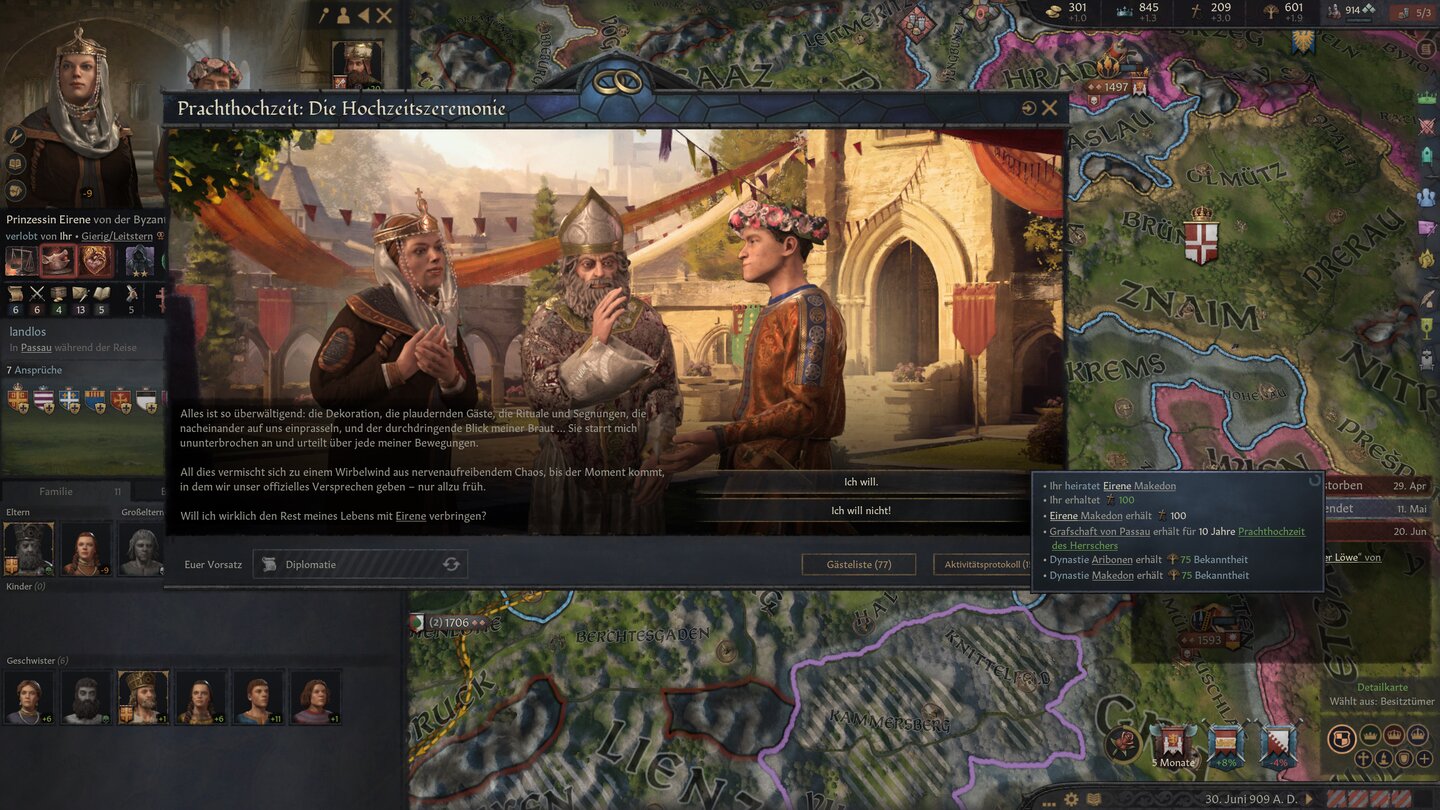Minimize the event with the arrow-circle button
Screen dimensions: 1440x810
click(1028, 108)
